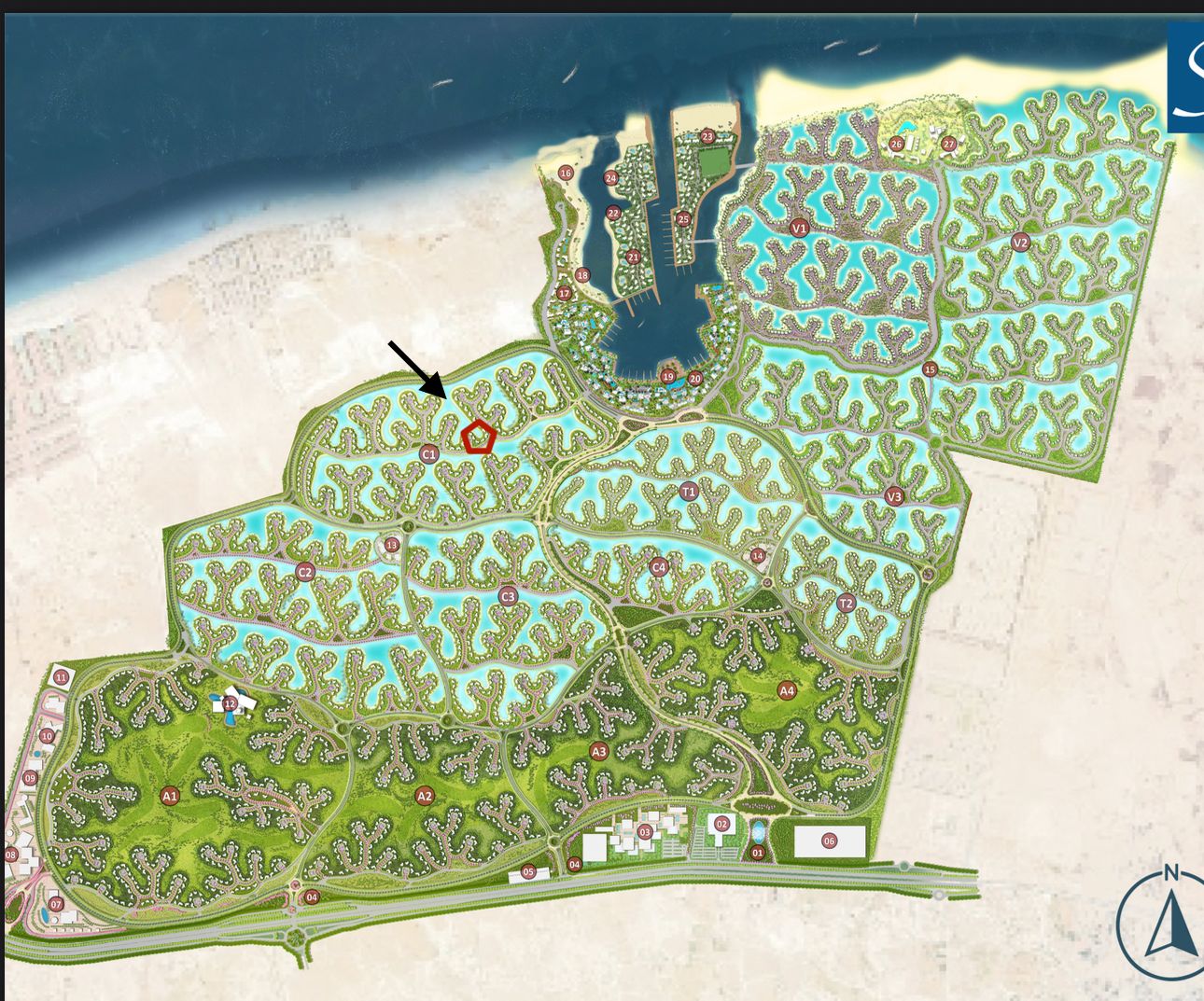1204x1001 pixels.
Task: Click the V2 zone marker
Action: 1020,243
